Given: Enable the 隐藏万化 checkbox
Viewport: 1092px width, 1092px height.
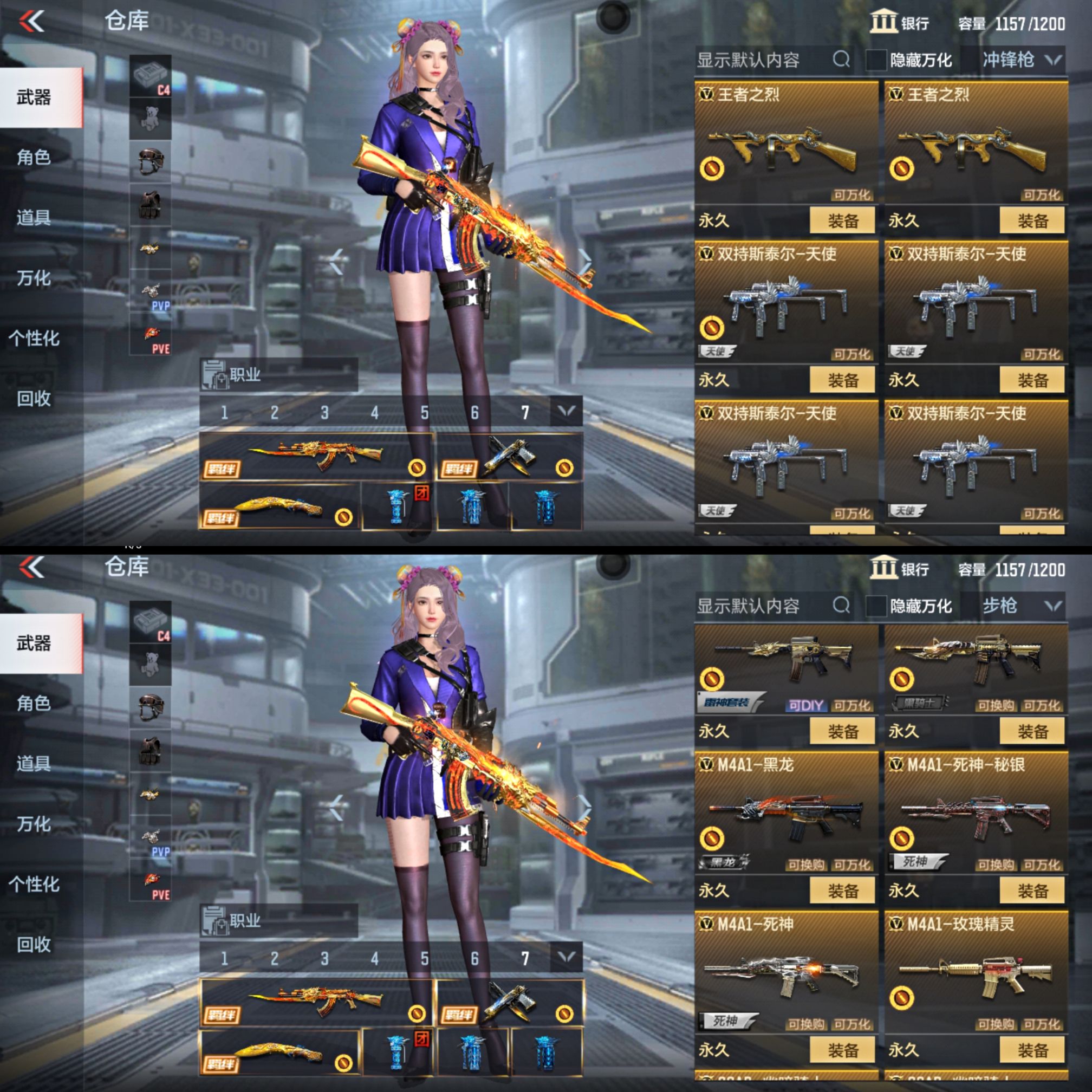Looking at the screenshot, I should [x=875, y=61].
